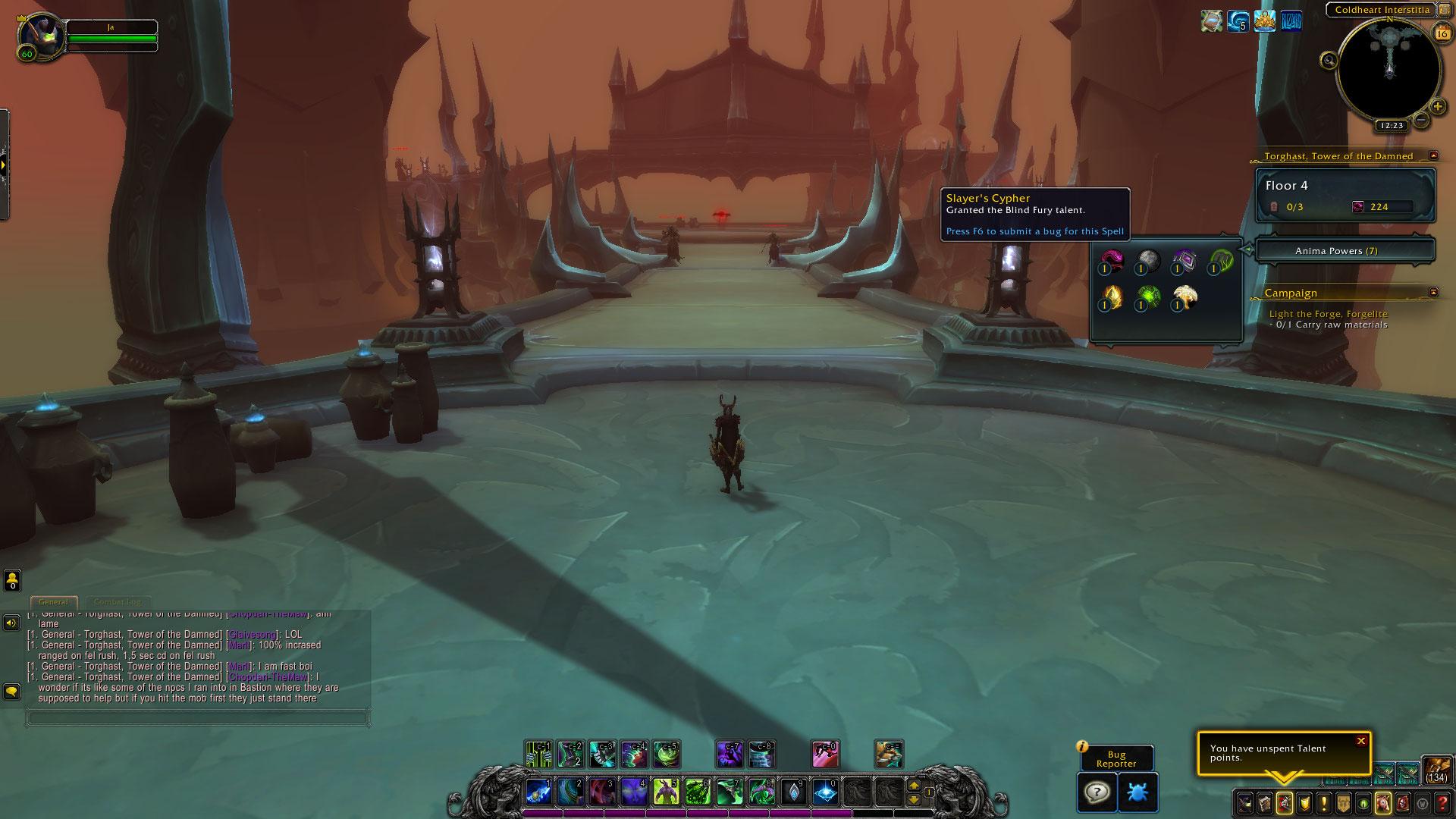Select the Light the Forge, Forgelite quest

[x=1328, y=314]
